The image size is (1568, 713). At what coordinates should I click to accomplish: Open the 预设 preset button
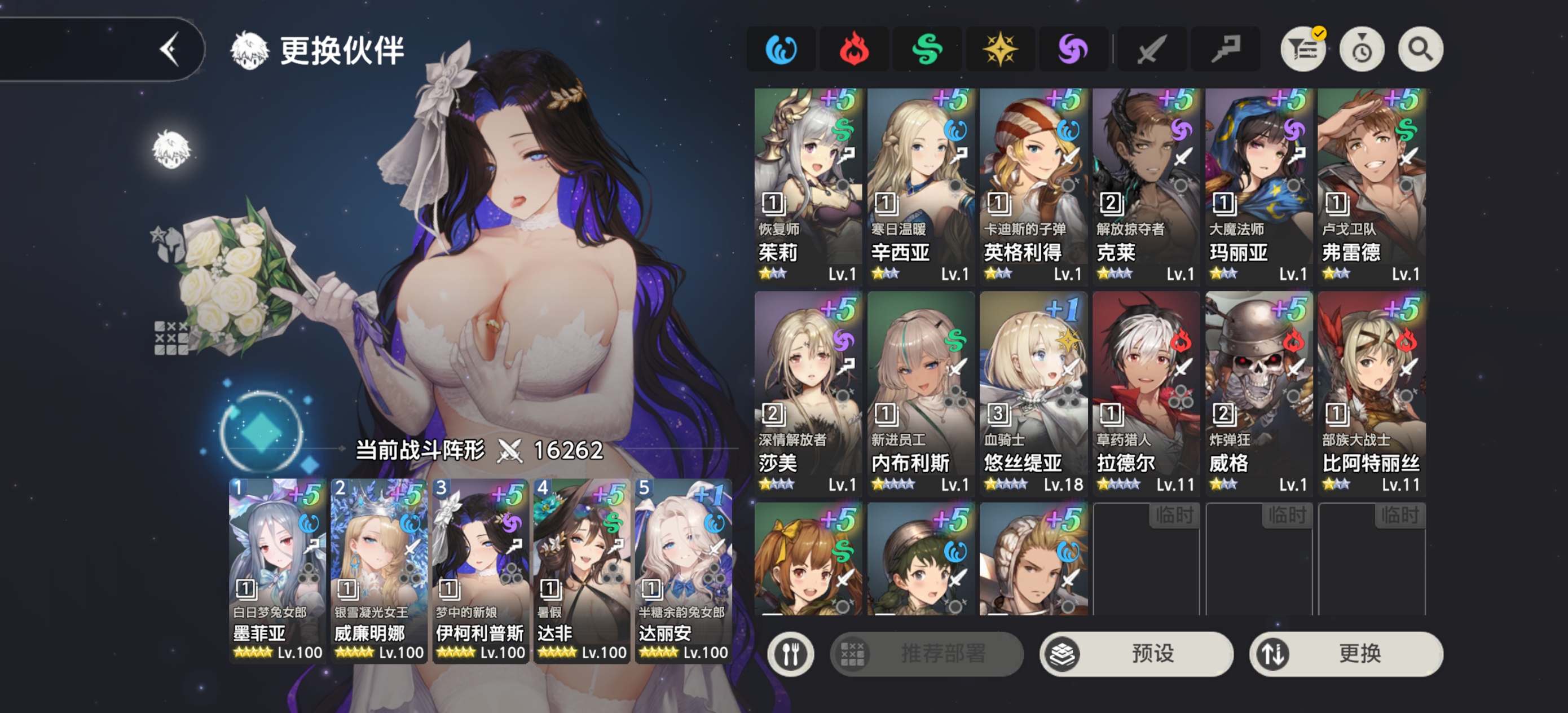click(1137, 653)
